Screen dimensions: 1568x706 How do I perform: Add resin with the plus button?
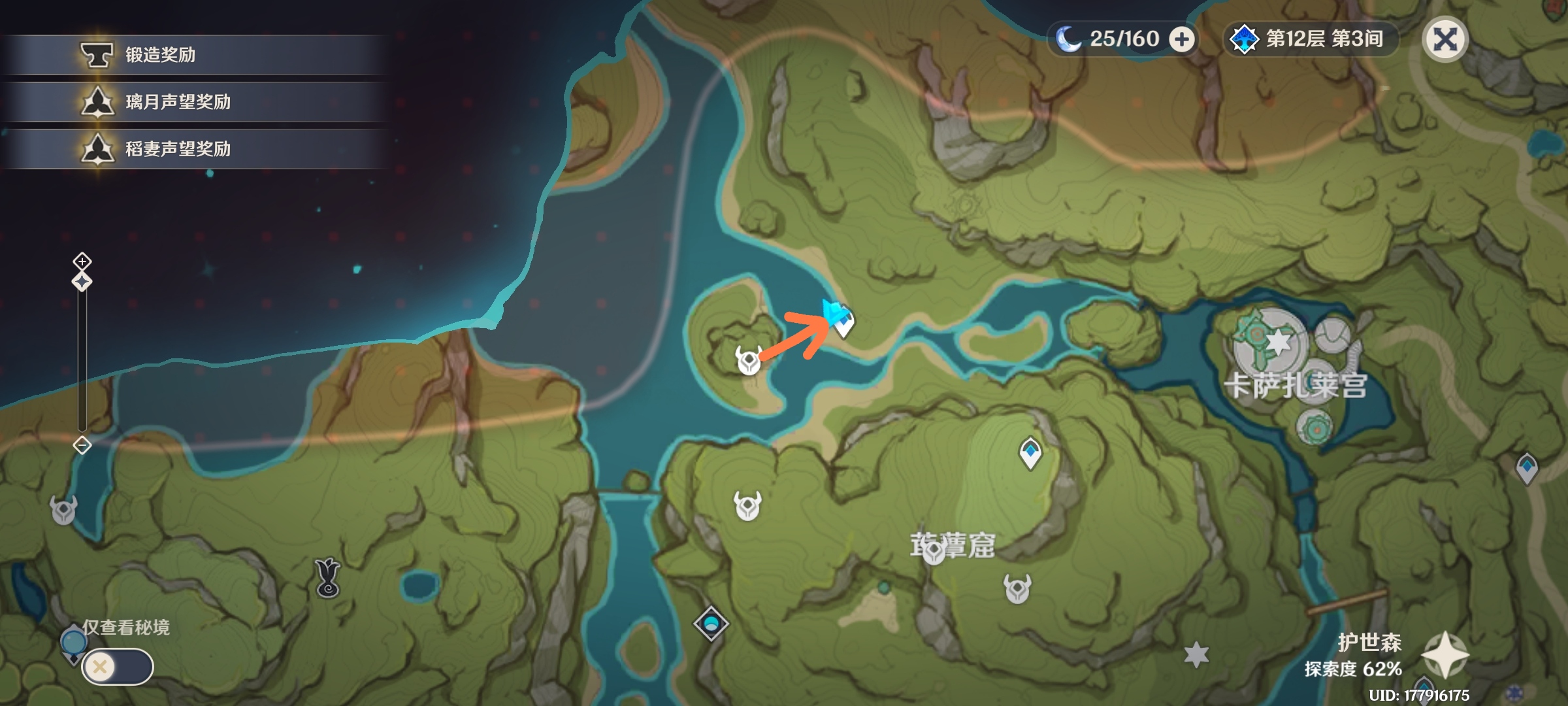click(x=1181, y=39)
